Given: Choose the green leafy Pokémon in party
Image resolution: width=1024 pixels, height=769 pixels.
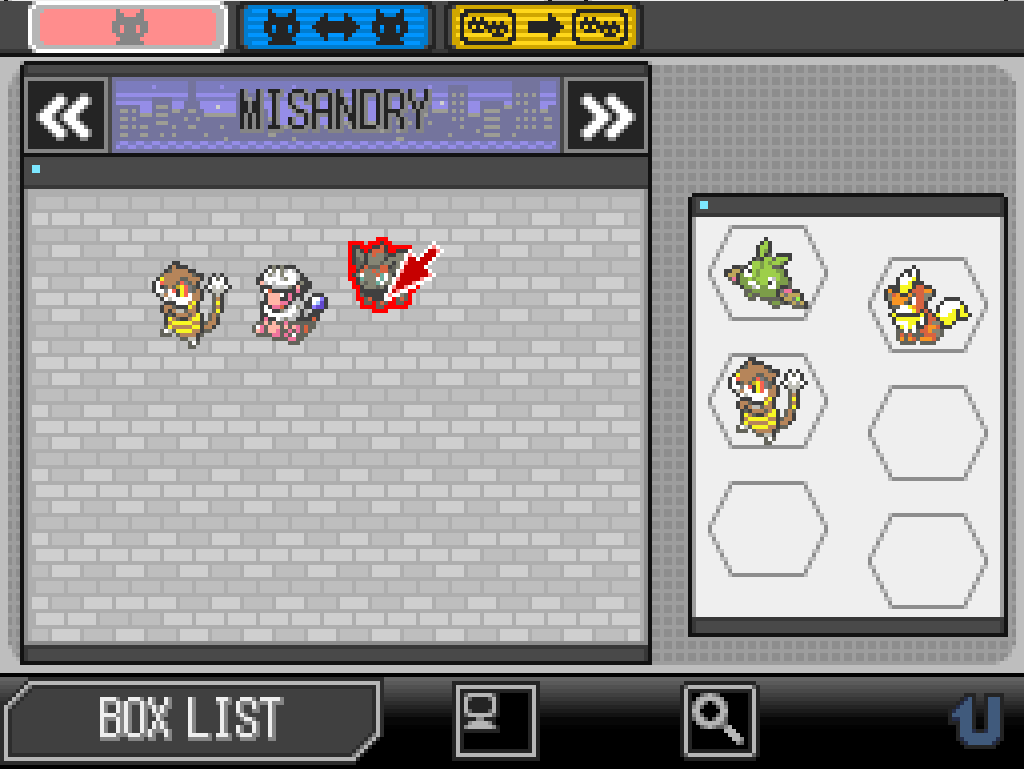Looking at the screenshot, I should coord(767,274).
